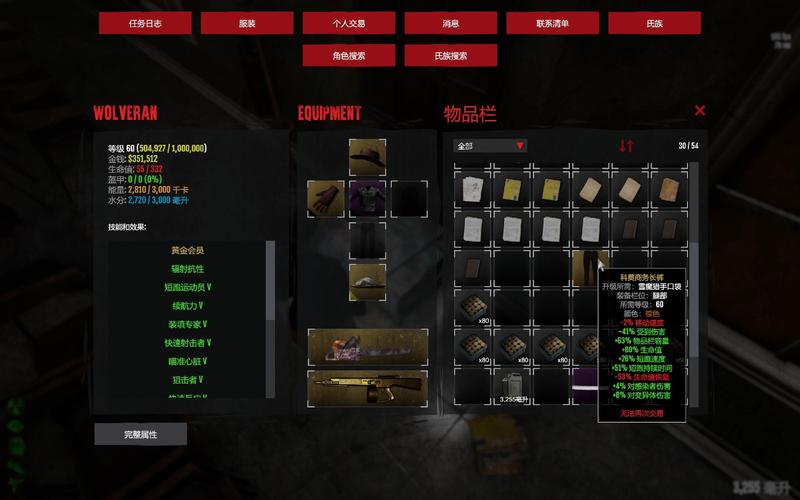This screenshot has height=500, width=800.
Task: Select the equipped hat slot
Action: (x=367, y=157)
